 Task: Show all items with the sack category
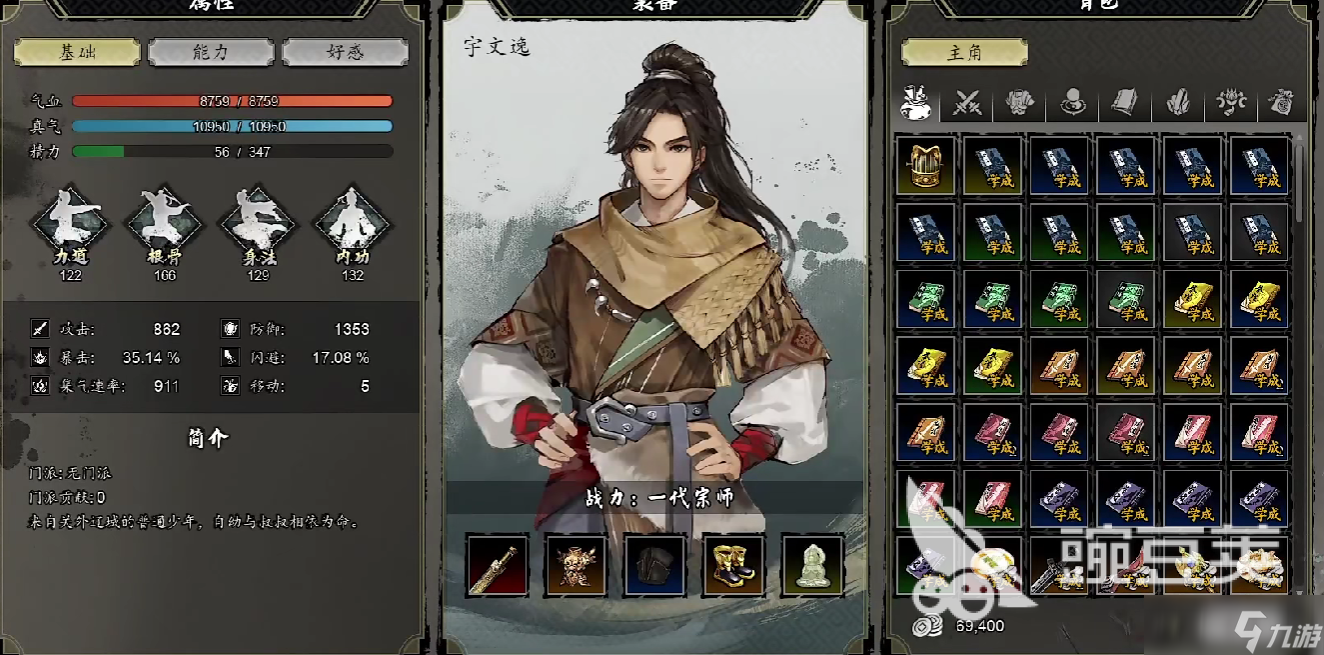click(915, 102)
